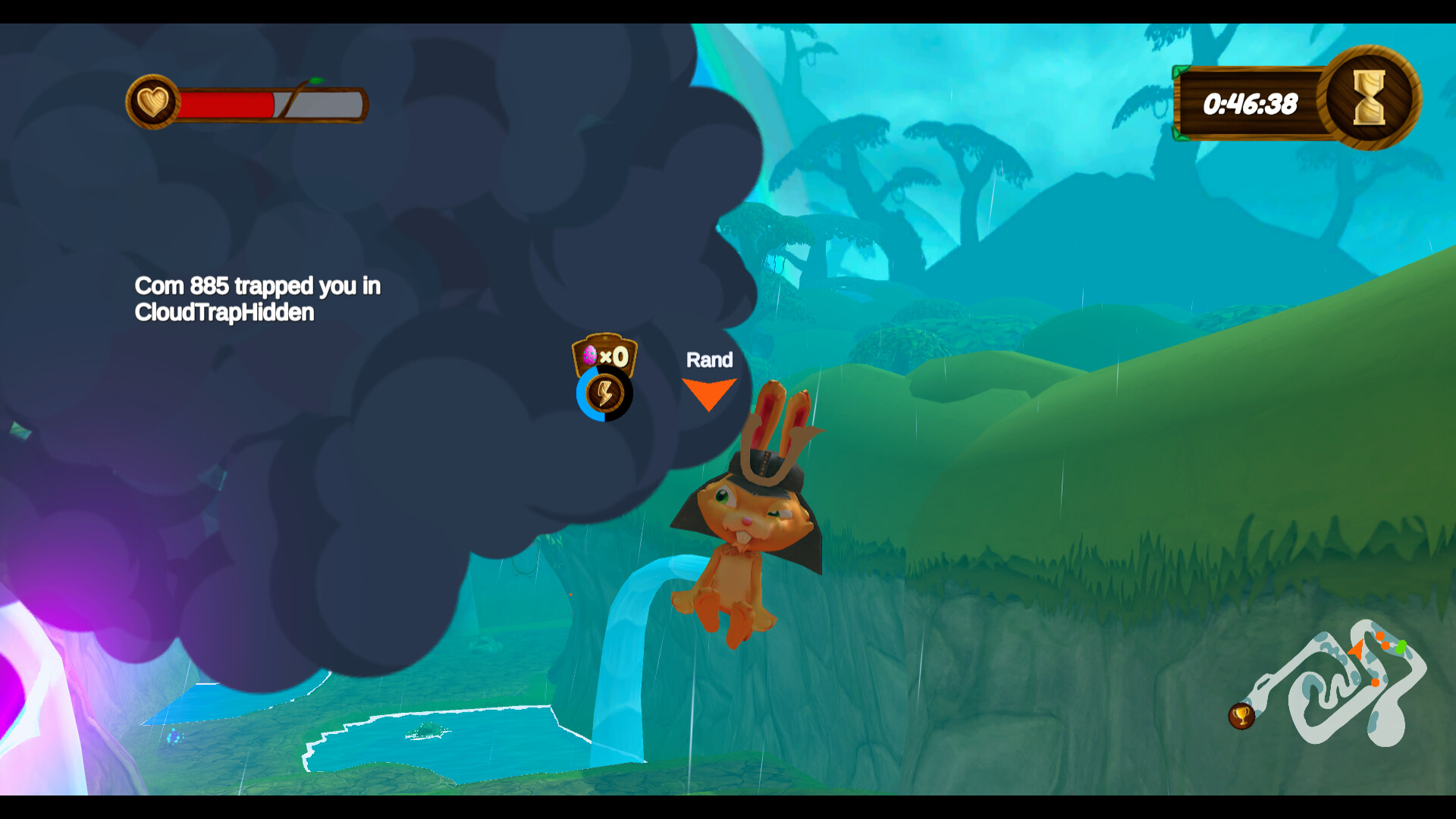Select the green finish dot on the minimap

point(1401,648)
